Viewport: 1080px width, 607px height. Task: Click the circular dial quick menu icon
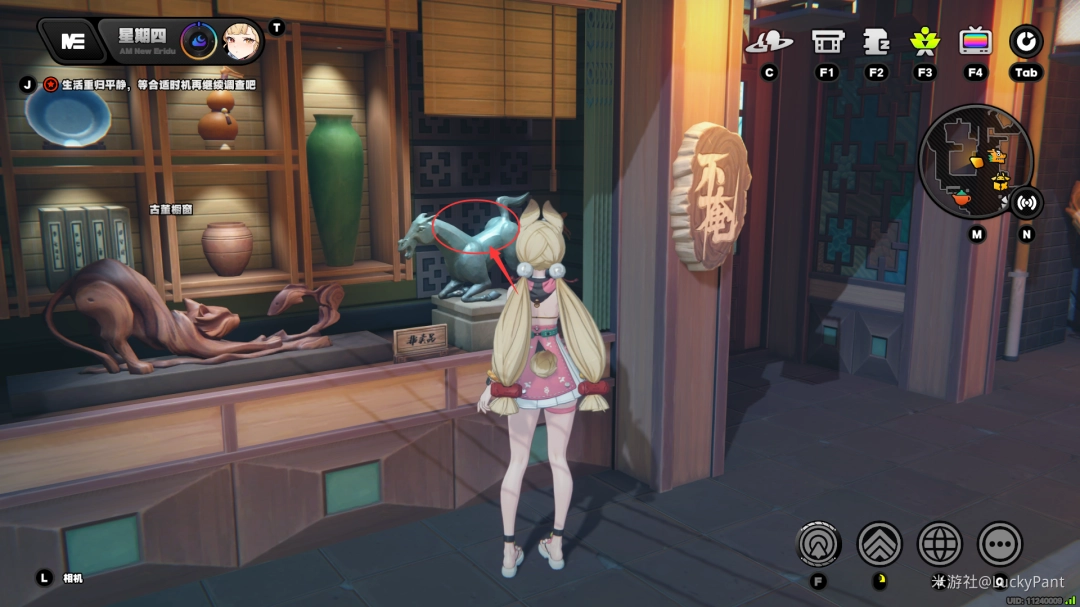[x=1026, y=42]
